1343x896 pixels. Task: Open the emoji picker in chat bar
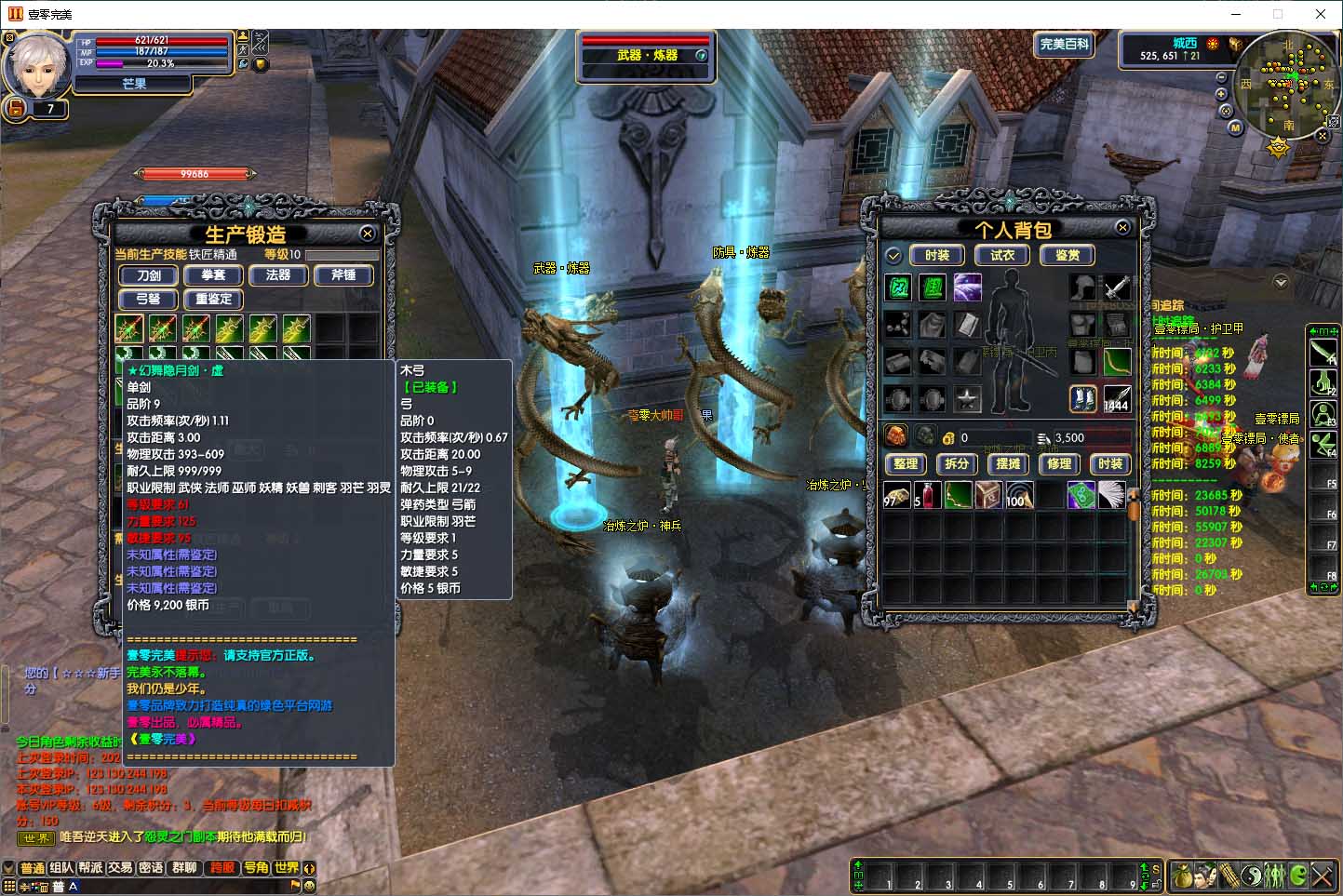tap(310, 886)
